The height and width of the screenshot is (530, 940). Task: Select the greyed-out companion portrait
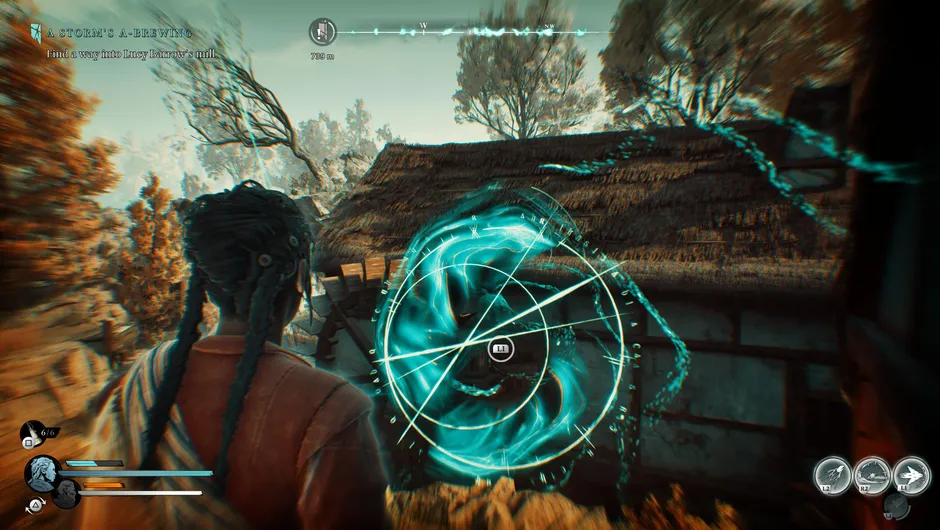tap(66, 493)
